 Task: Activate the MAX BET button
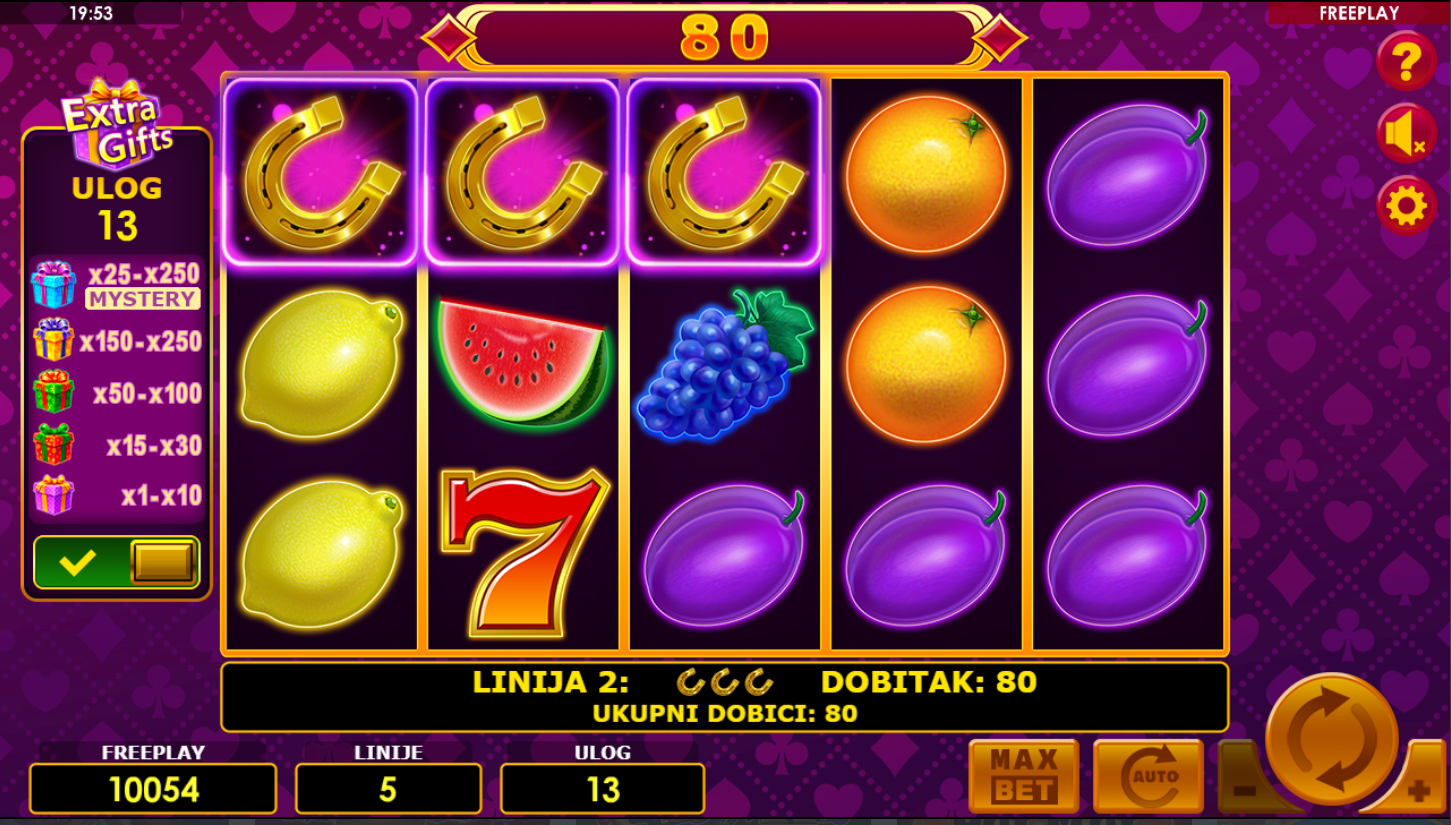coord(1023,776)
